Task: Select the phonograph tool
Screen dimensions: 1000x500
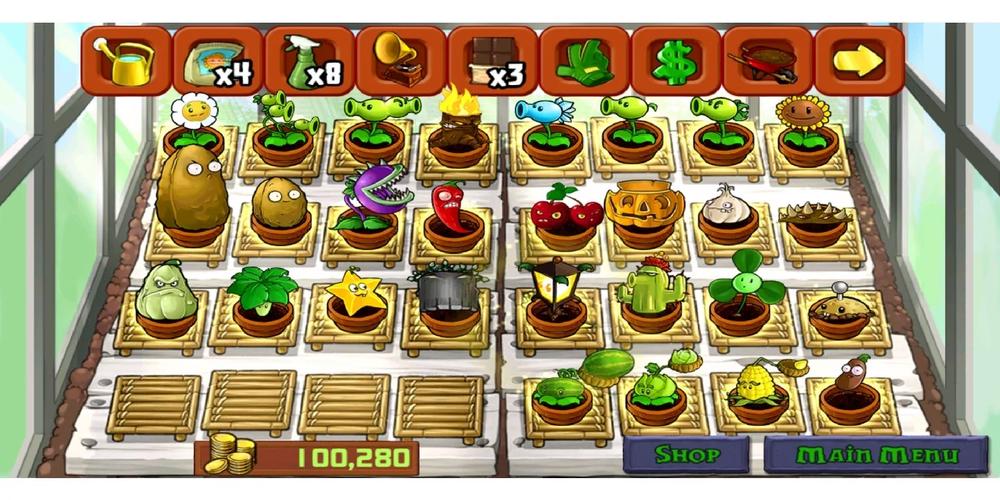Action: point(399,61)
